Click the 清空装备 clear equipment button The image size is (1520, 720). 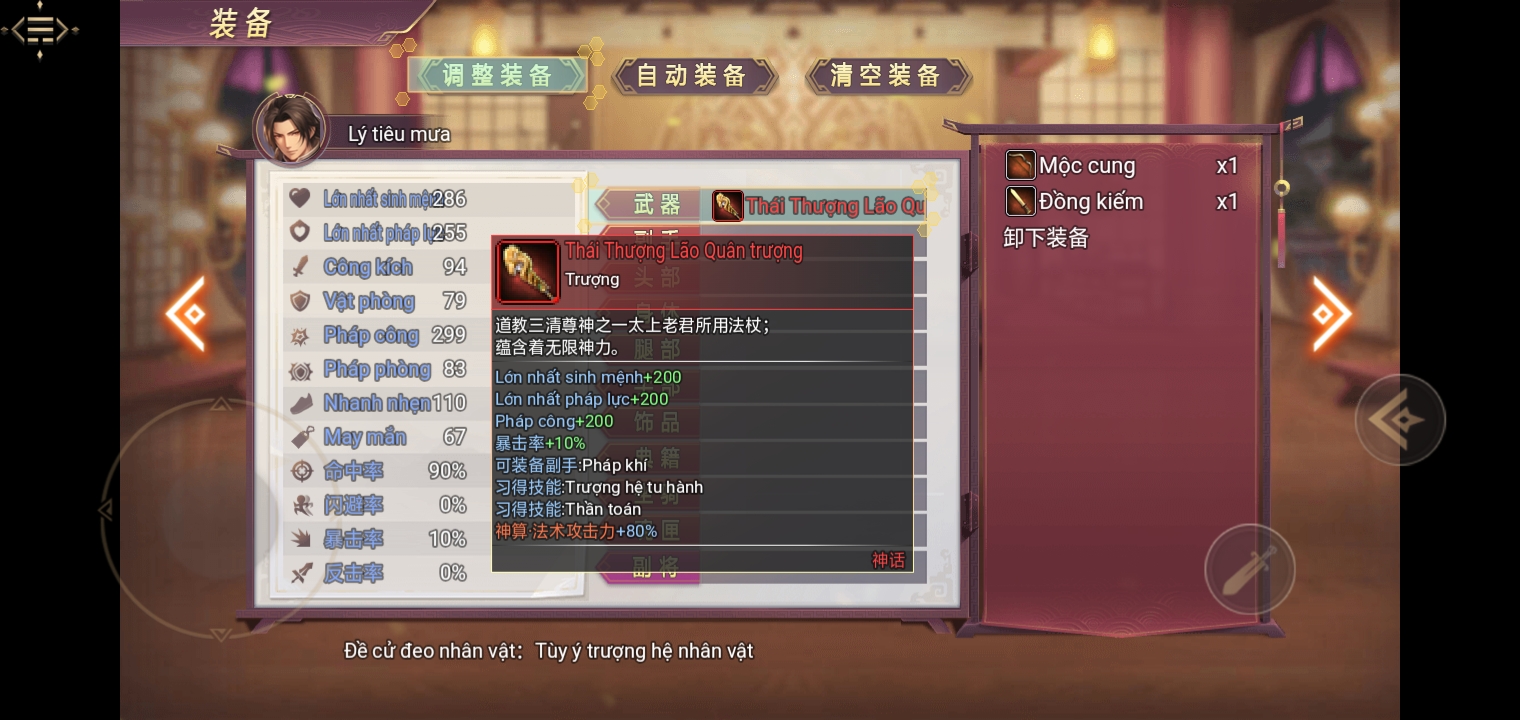[x=886, y=76]
